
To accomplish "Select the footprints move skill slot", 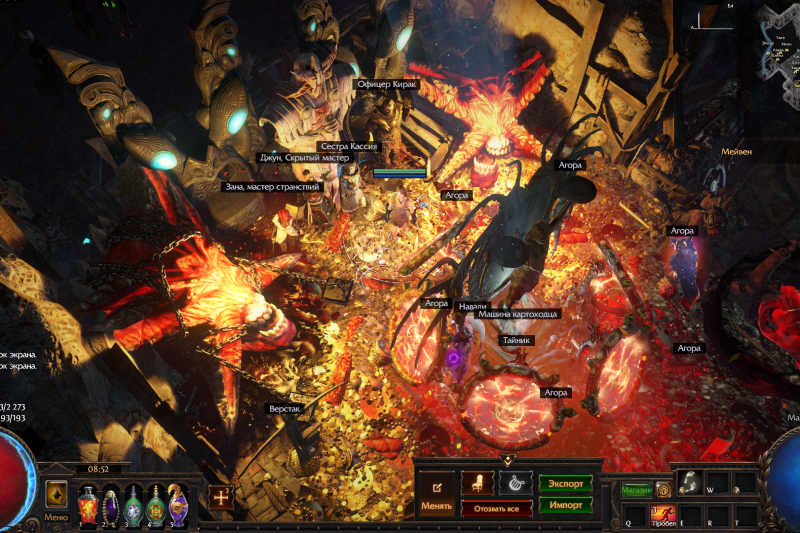I will pos(688,482).
